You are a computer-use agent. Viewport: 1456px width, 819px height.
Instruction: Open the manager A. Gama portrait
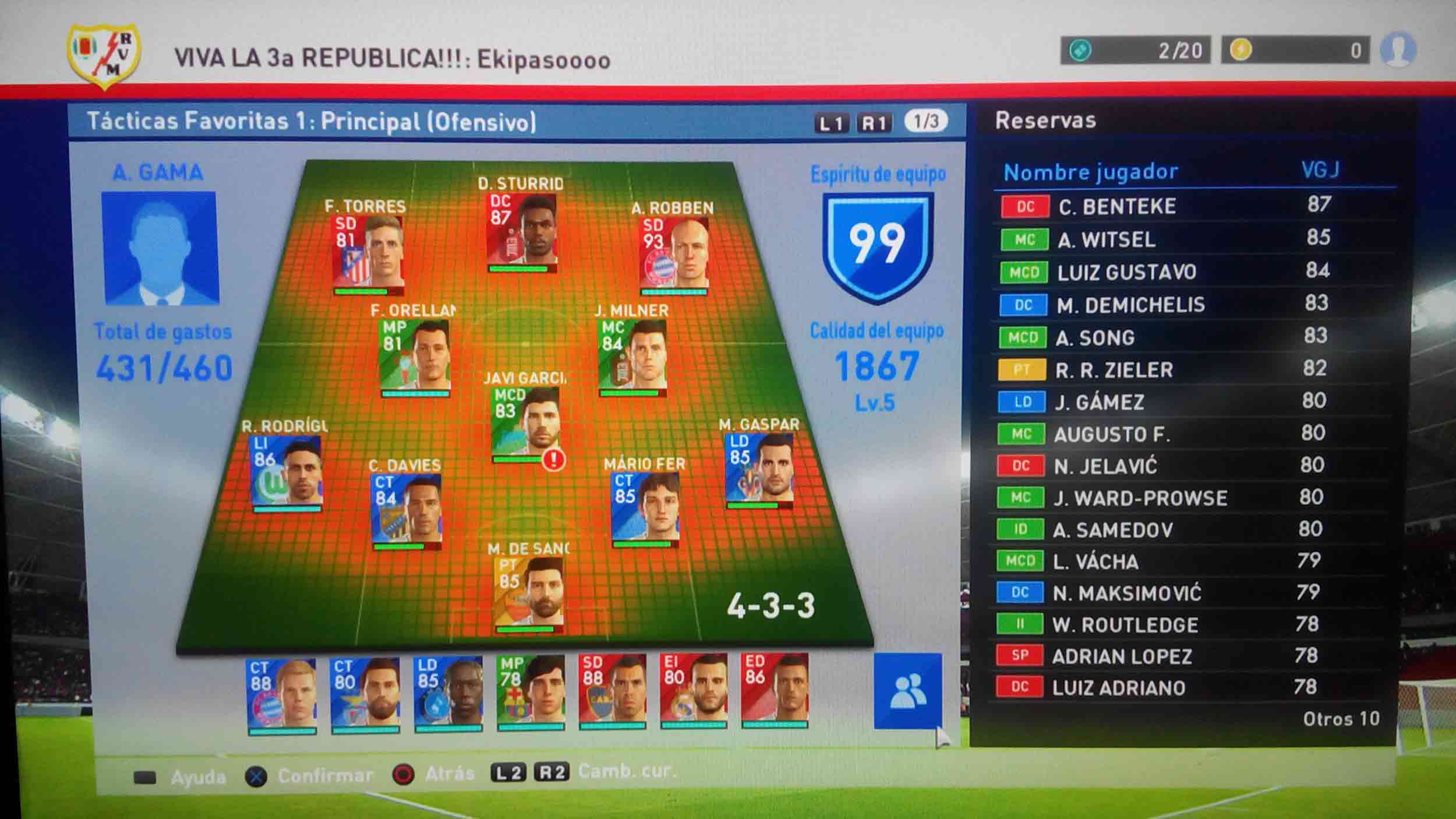[x=160, y=248]
